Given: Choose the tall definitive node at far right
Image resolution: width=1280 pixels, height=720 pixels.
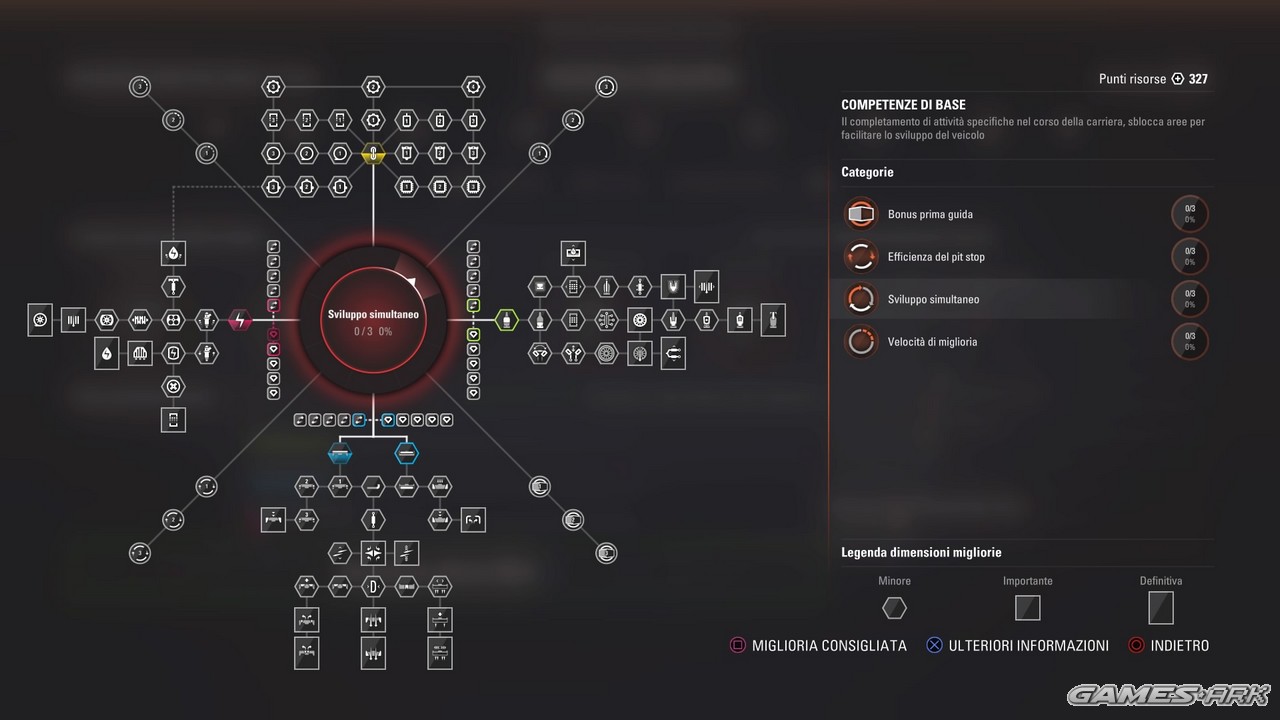Looking at the screenshot, I should point(773,320).
